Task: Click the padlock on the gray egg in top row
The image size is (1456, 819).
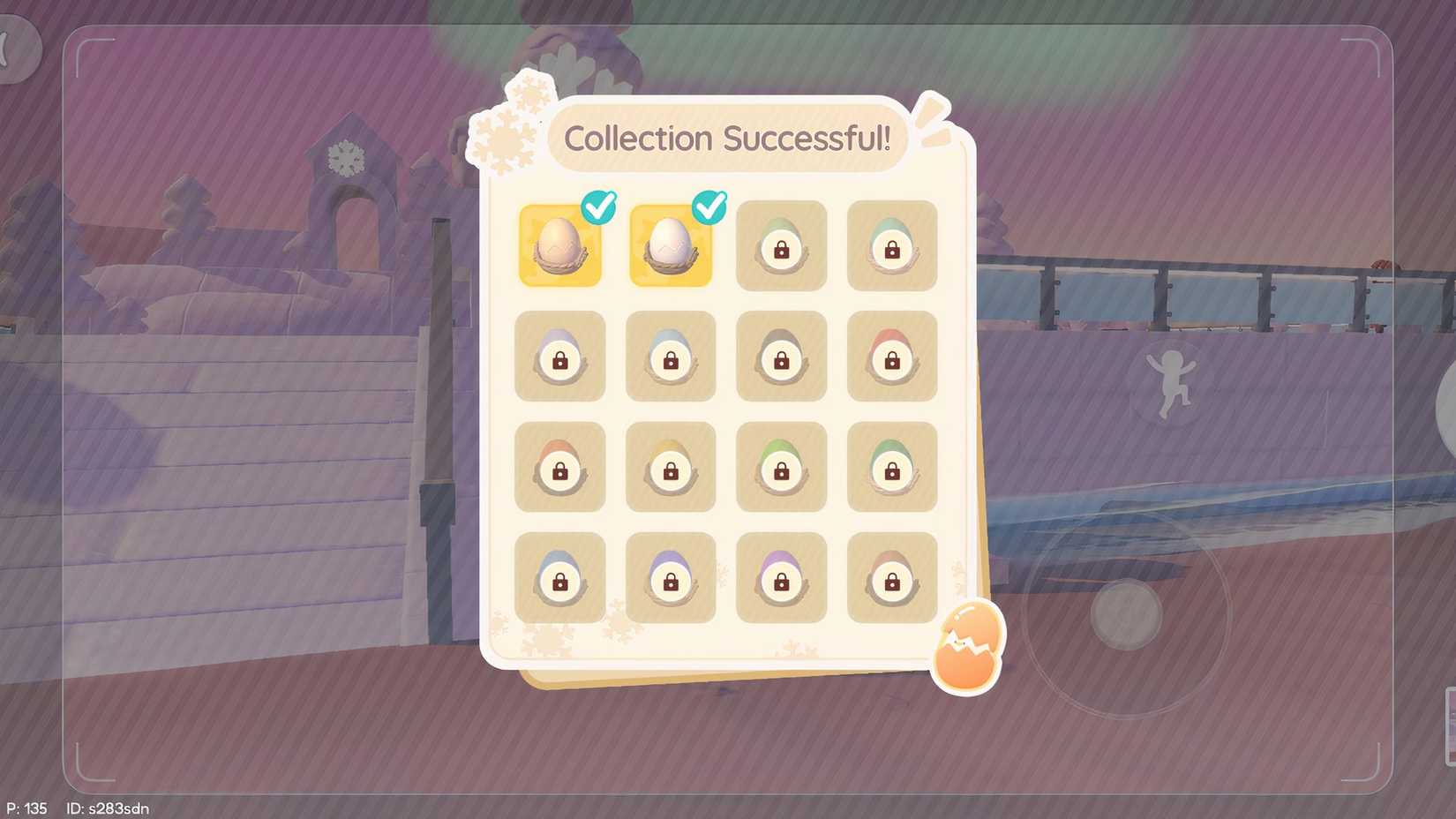Action: [781, 252]
